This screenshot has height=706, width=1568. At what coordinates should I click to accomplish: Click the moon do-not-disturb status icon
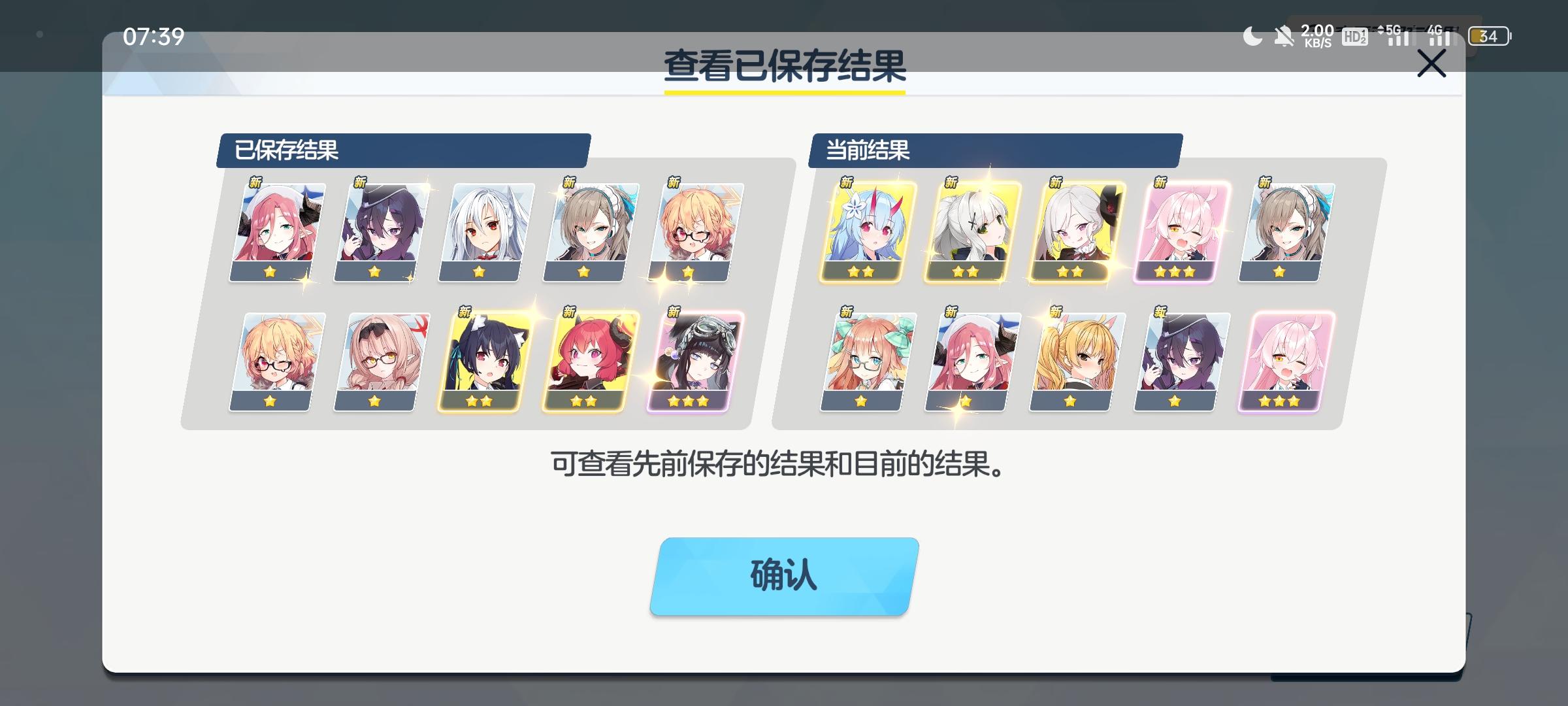point(1252,37)
